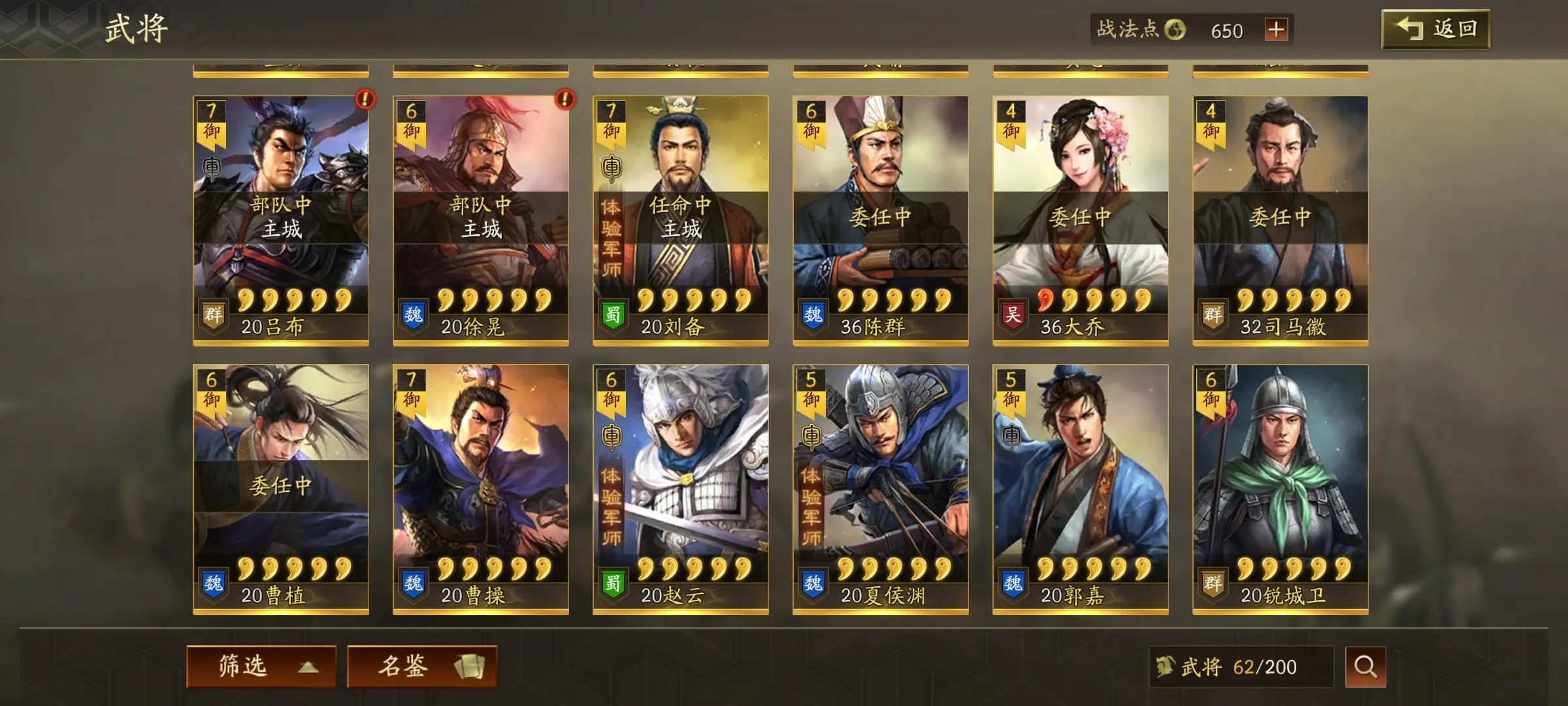Select the 曹植 general card

click(281, 489)
